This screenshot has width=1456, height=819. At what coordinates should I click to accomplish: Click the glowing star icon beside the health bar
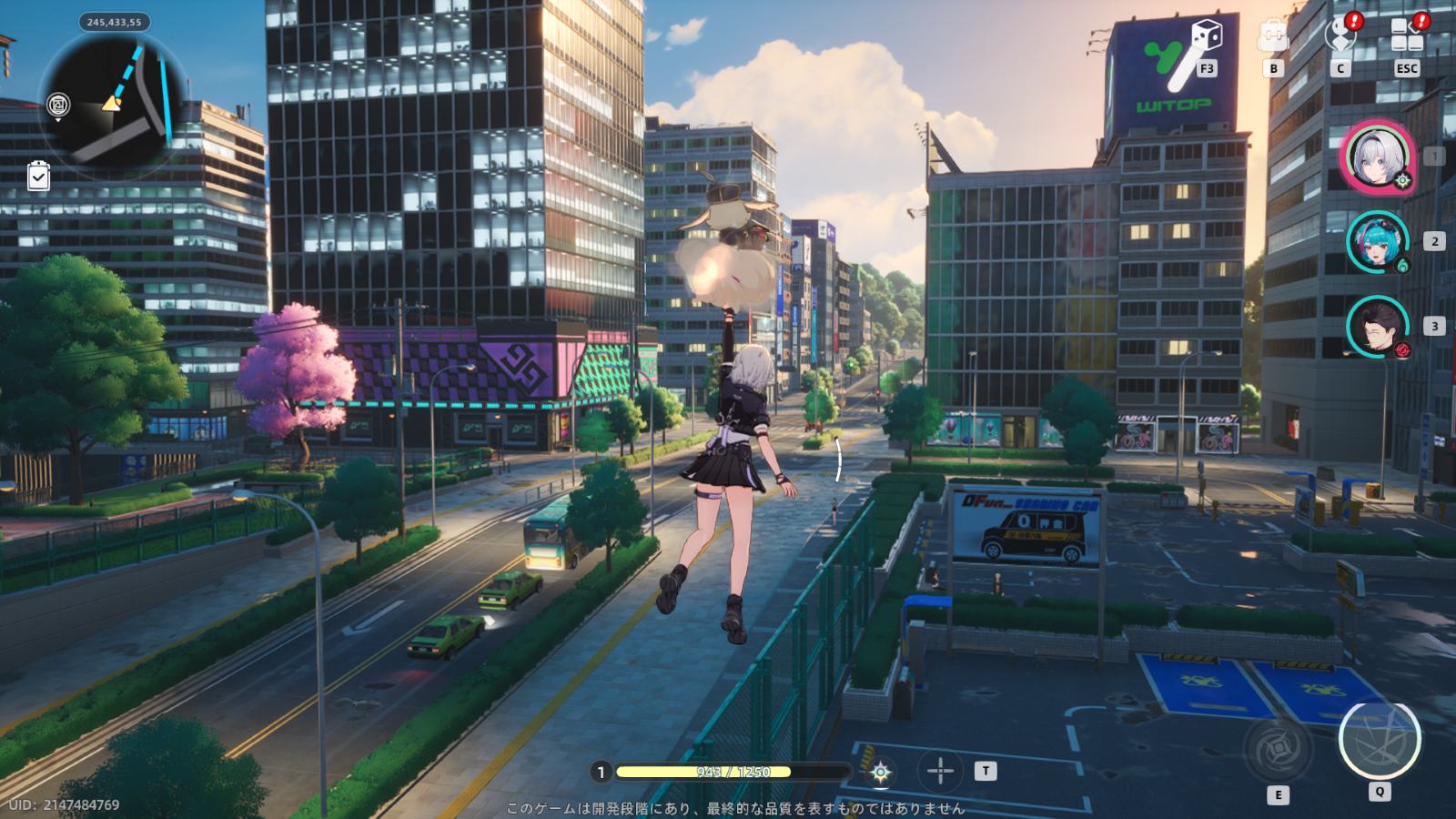[880, 773]
